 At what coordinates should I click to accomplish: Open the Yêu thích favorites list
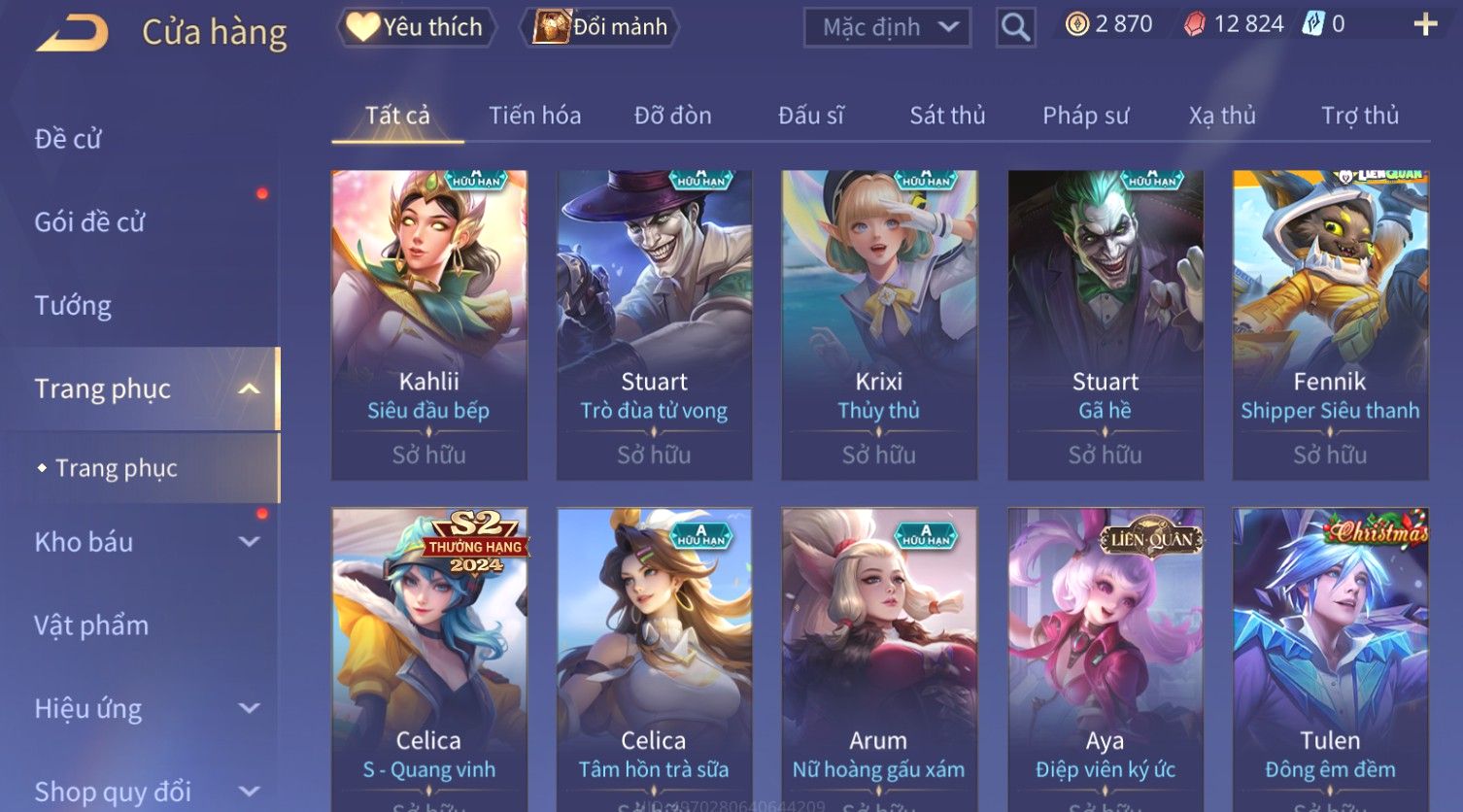(417, 27)
